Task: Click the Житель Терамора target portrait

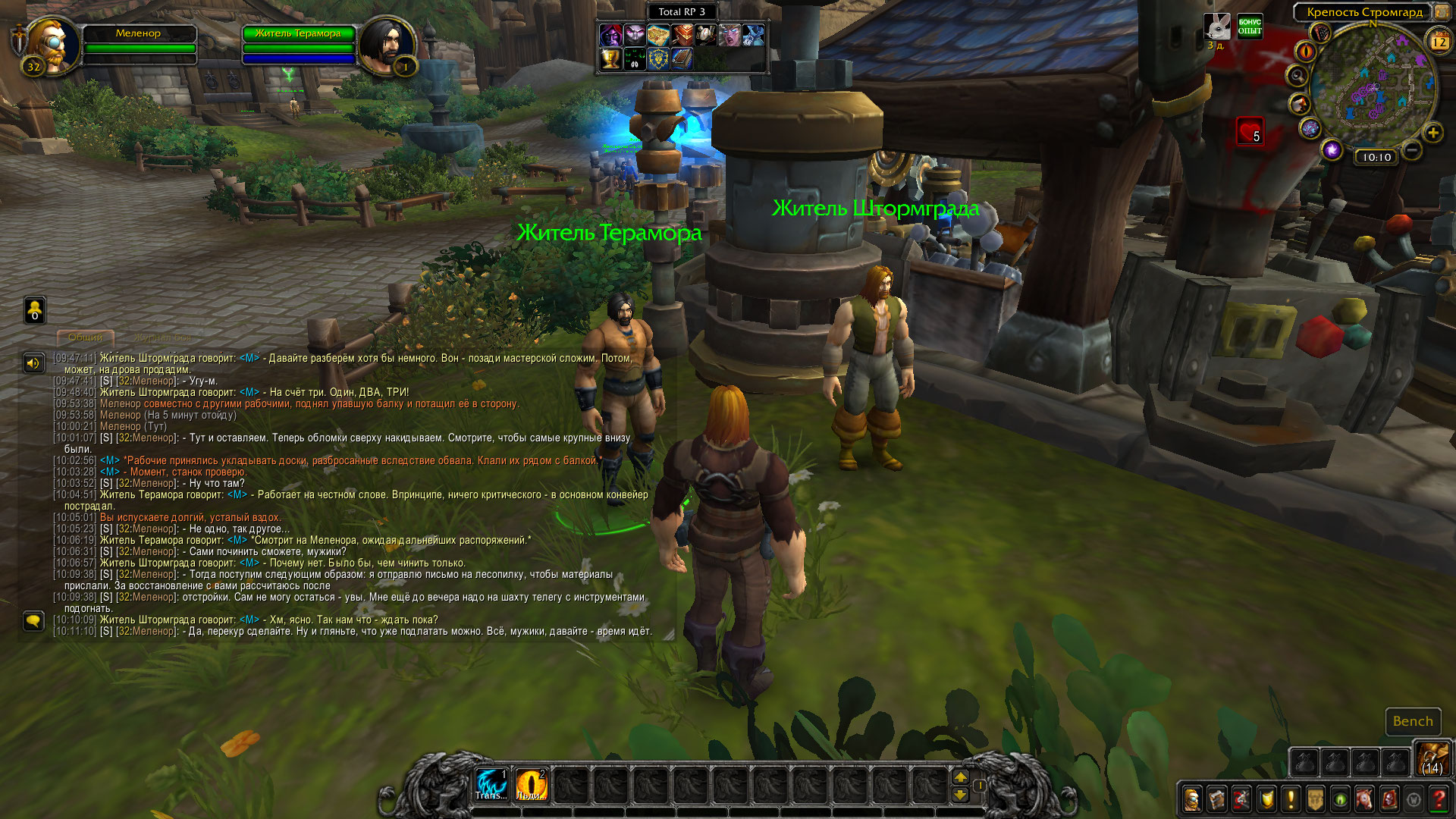Action: tap(385, 45)
